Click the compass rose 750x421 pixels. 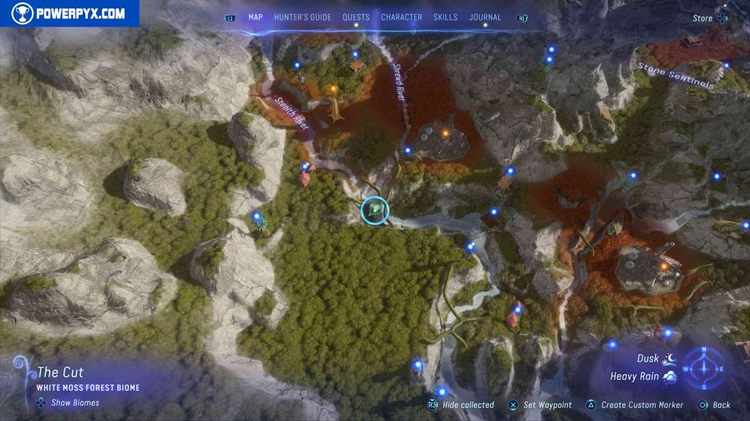[x=706, y=366]
